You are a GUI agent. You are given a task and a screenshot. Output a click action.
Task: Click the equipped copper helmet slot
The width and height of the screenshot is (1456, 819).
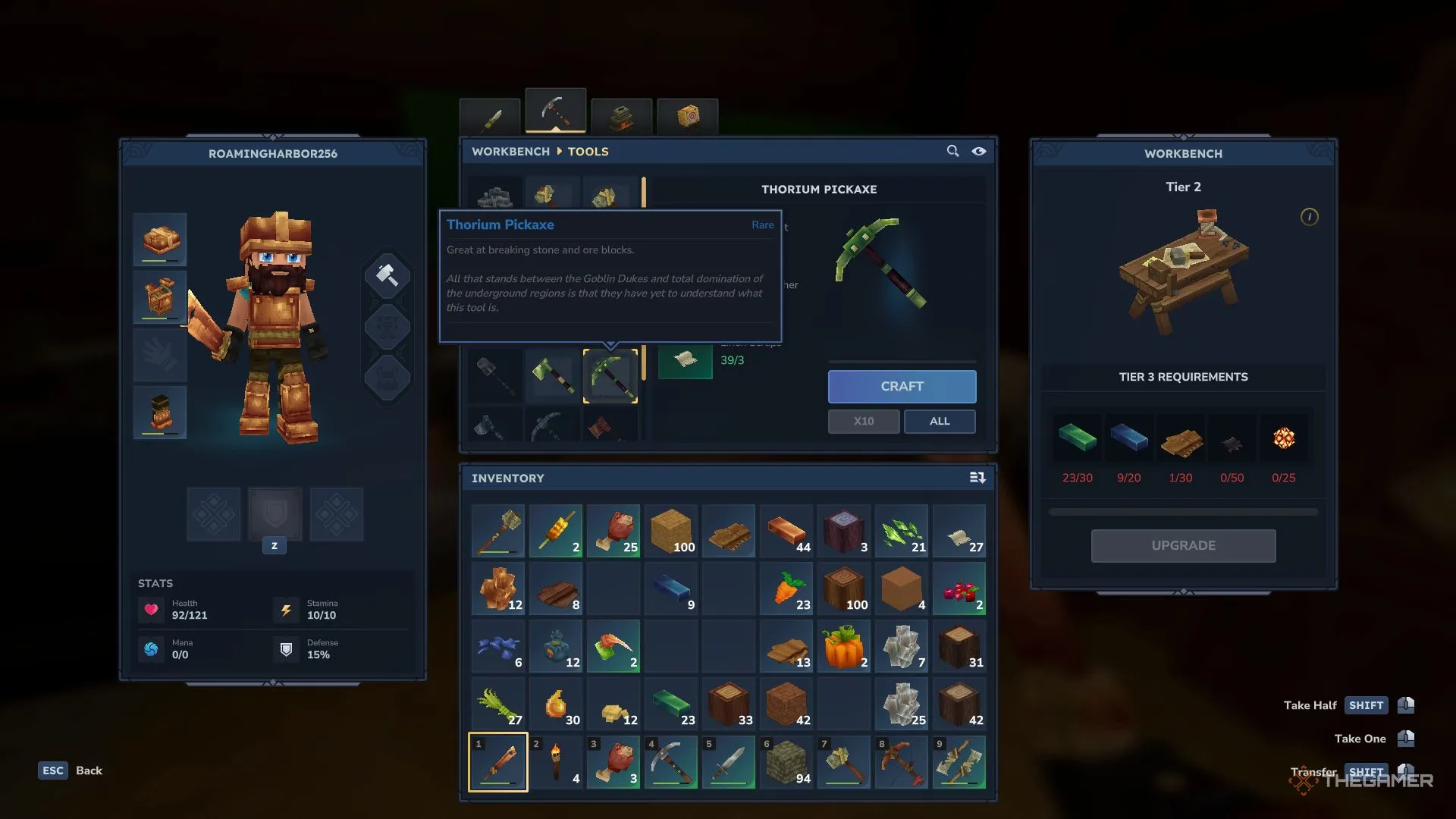(x=160, y=240)
